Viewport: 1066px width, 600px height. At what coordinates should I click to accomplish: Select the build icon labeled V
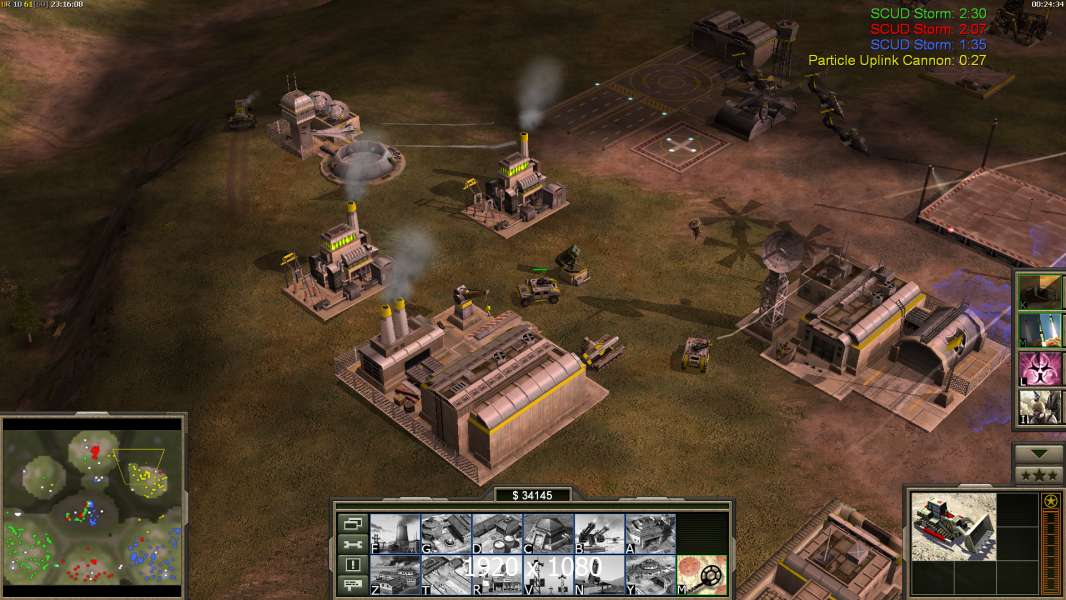pyautogui.click(x=548, y=575)
